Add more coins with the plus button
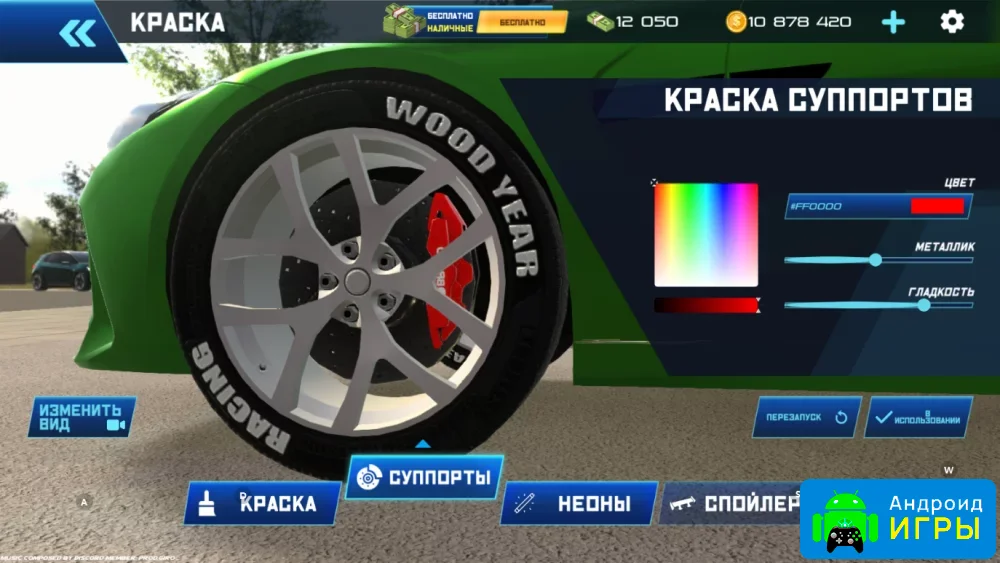Screen dimensions: 1000x563 tap(893, 22)
